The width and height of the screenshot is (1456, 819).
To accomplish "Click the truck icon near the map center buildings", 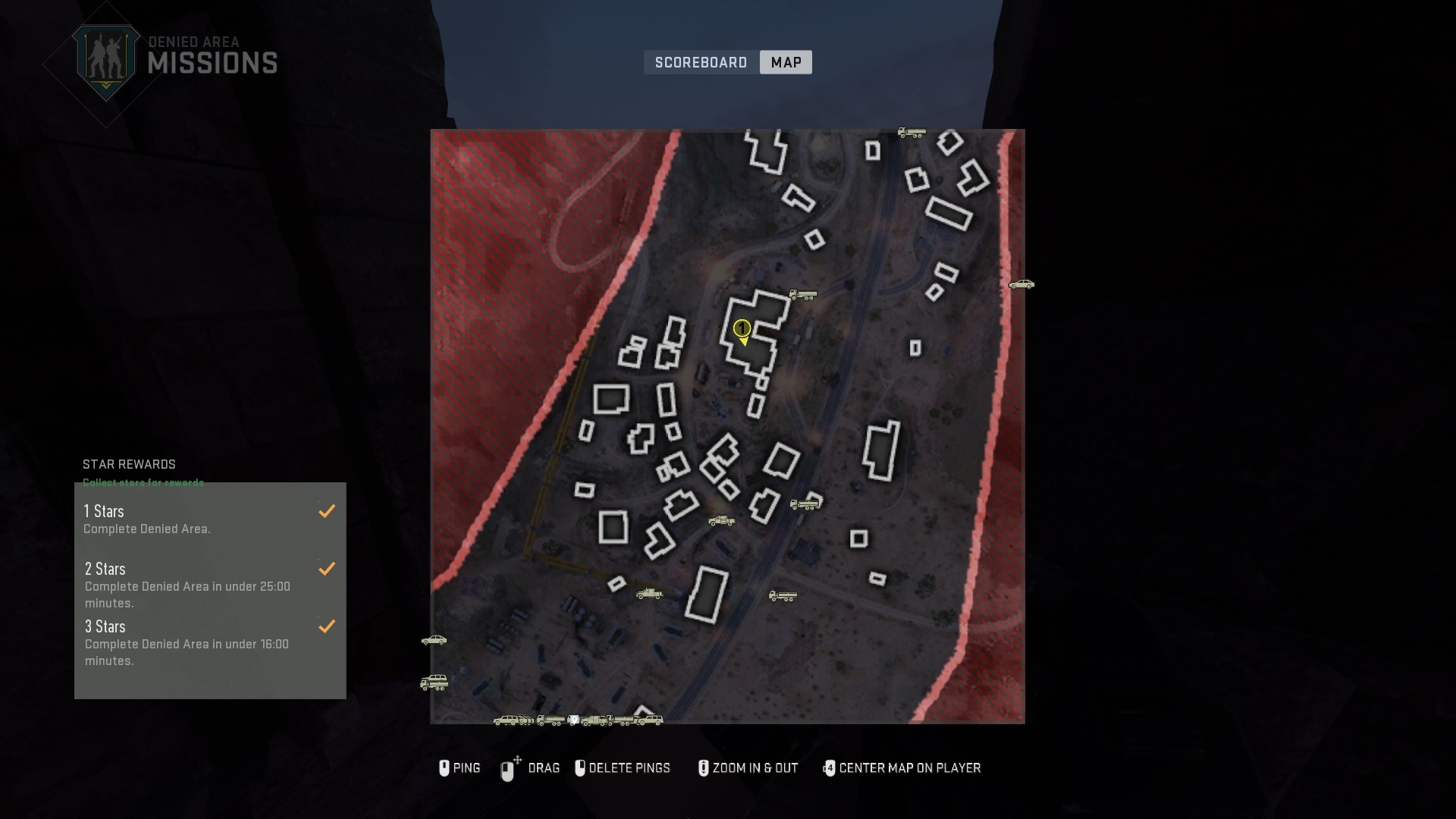I will click(x=803, y=295).
